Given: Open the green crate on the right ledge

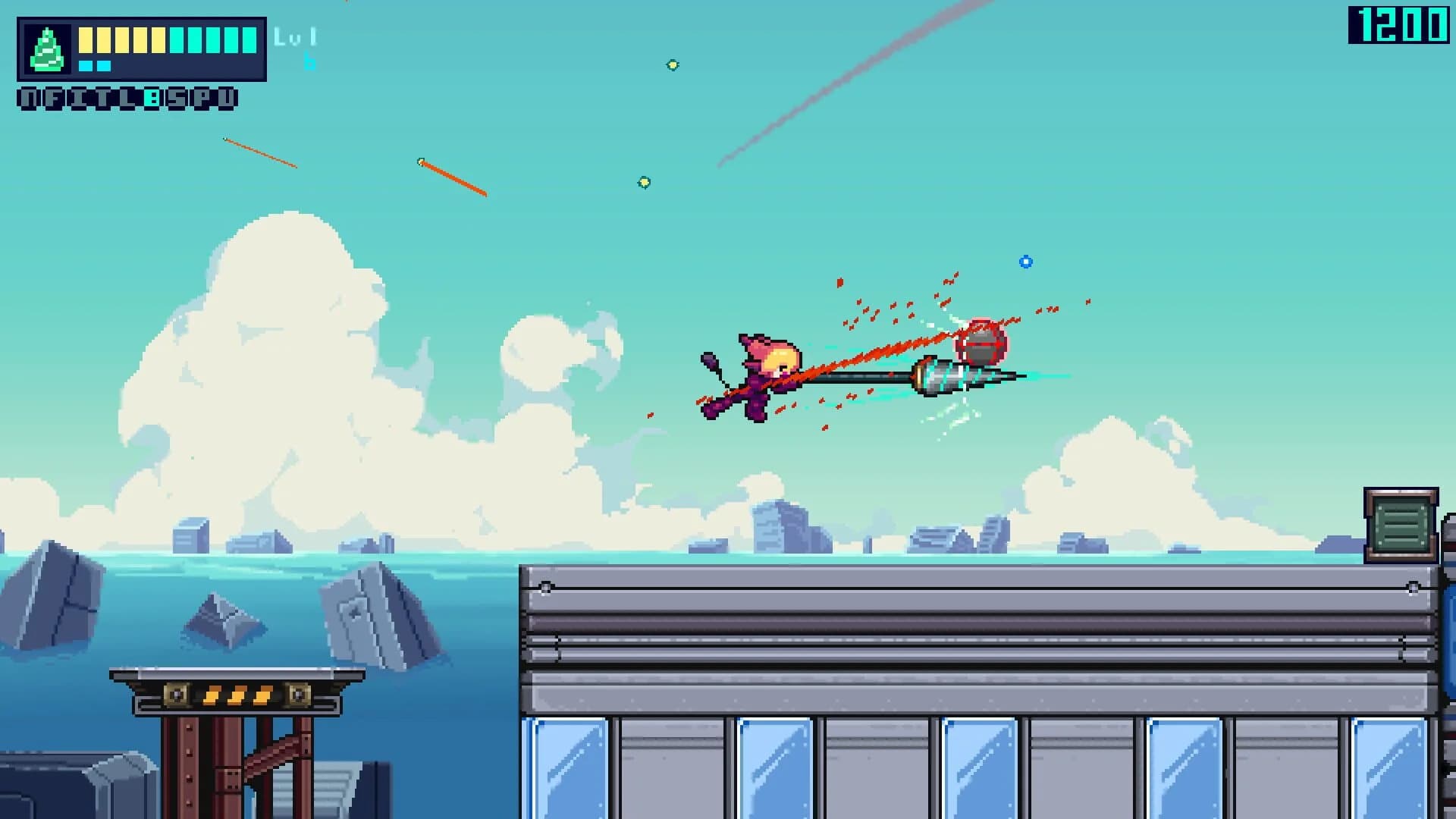Looking at the screenshot, I should tap(1399, 523).
